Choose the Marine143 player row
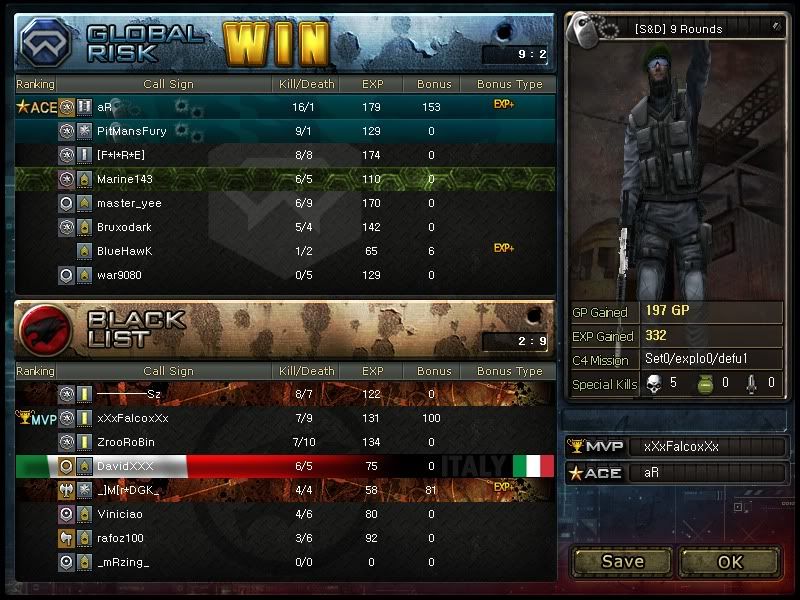Image resolution: width=800 pixels, height=600 pixels. click(x=125, y=179)
